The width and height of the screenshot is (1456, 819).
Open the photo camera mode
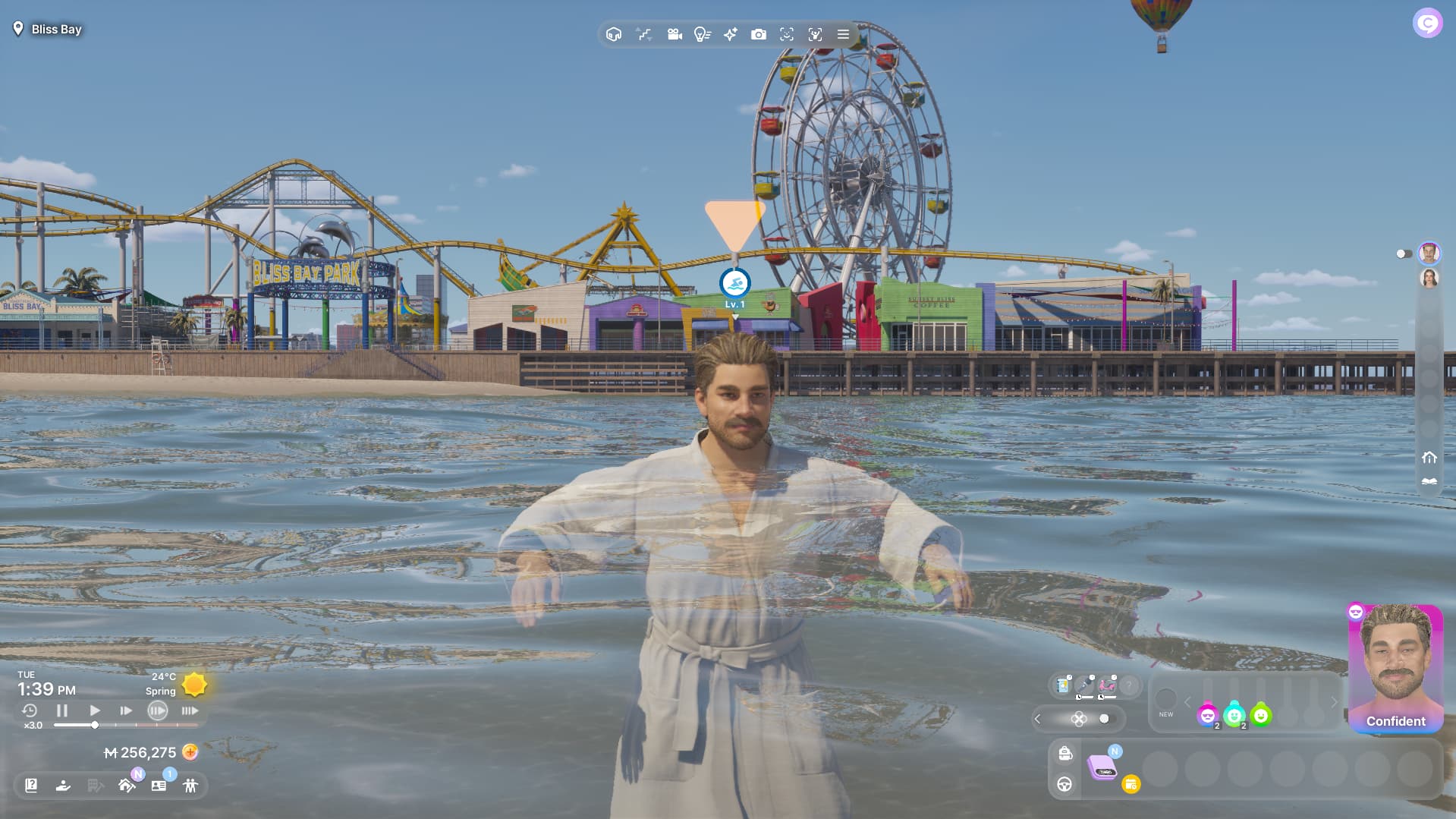click(758, 34)
